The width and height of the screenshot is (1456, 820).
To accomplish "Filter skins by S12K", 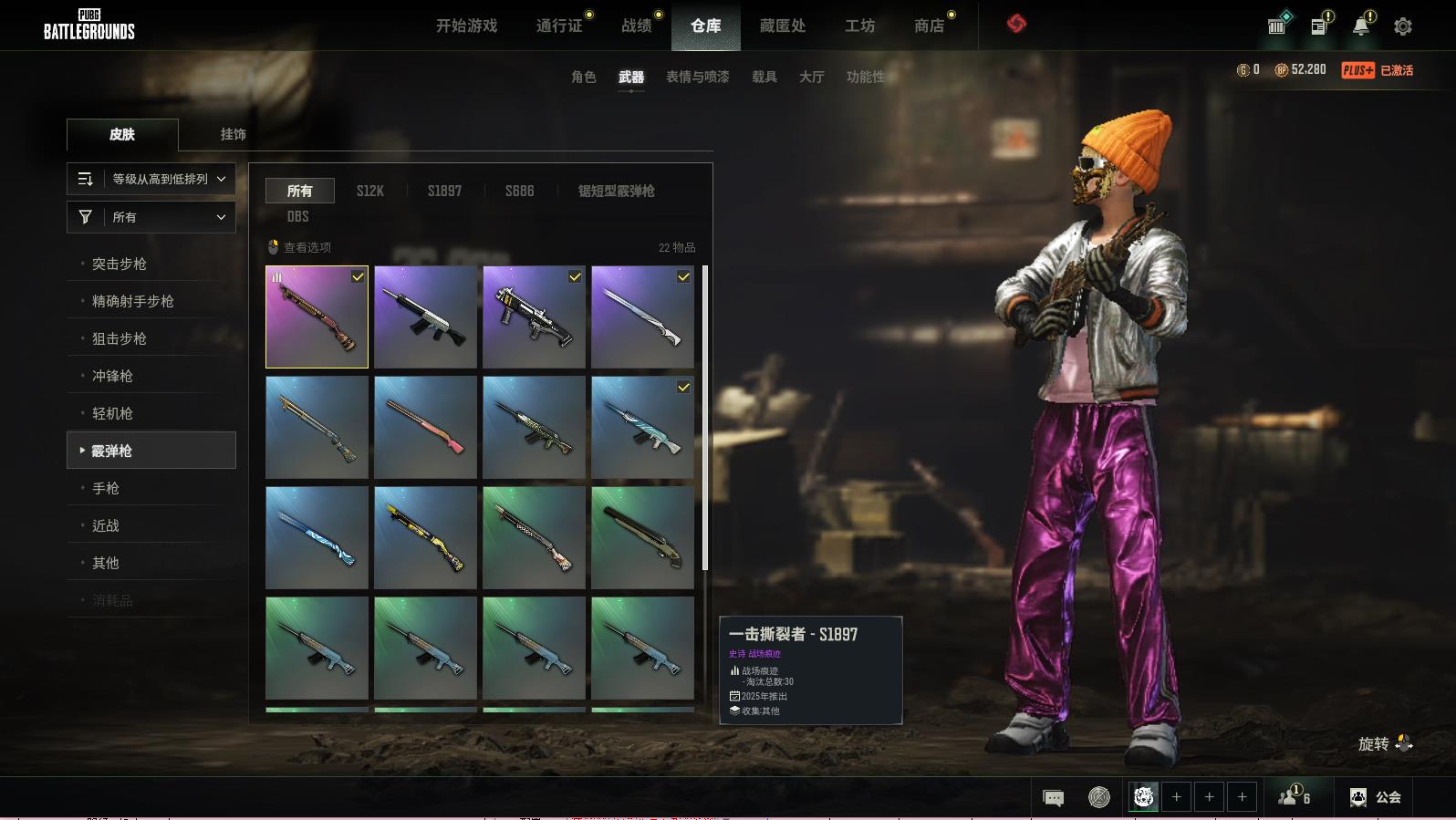I will [x=369, y=191].
